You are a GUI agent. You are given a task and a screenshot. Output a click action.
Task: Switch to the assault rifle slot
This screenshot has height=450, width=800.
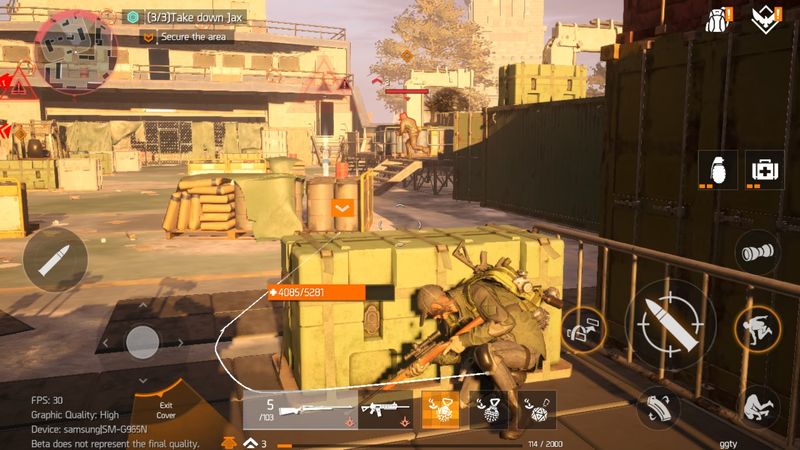click(384, 410)
